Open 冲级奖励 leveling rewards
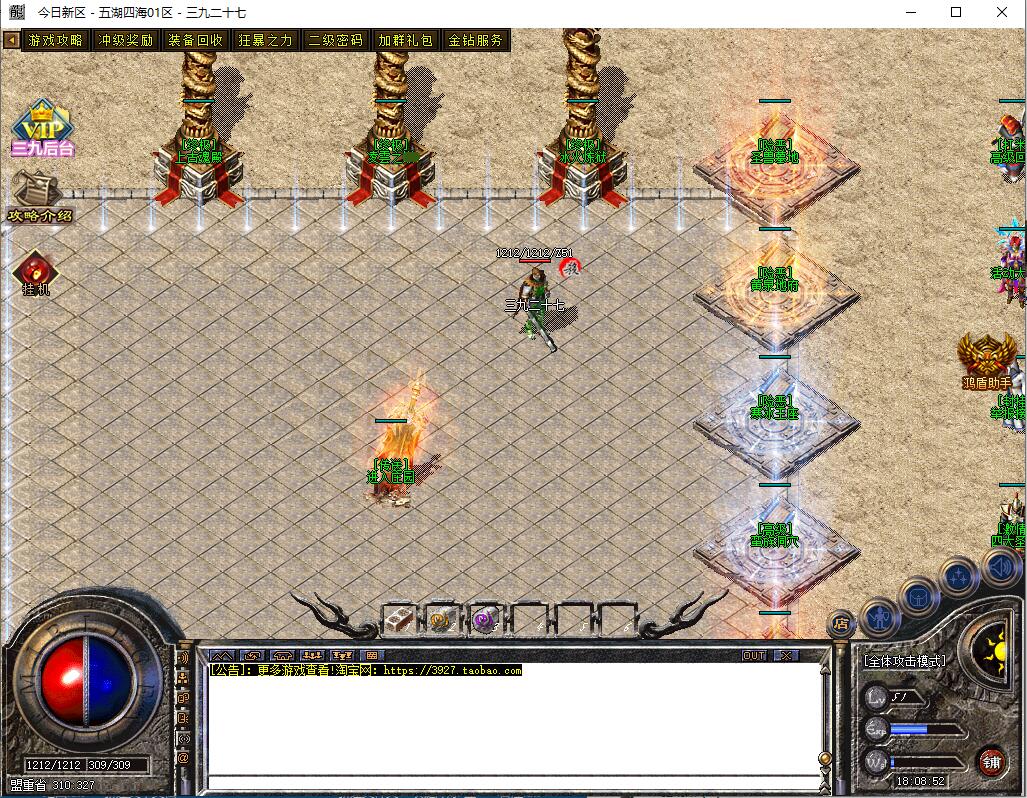Viewport: 1027px width, 798px height. click(126, 41)
